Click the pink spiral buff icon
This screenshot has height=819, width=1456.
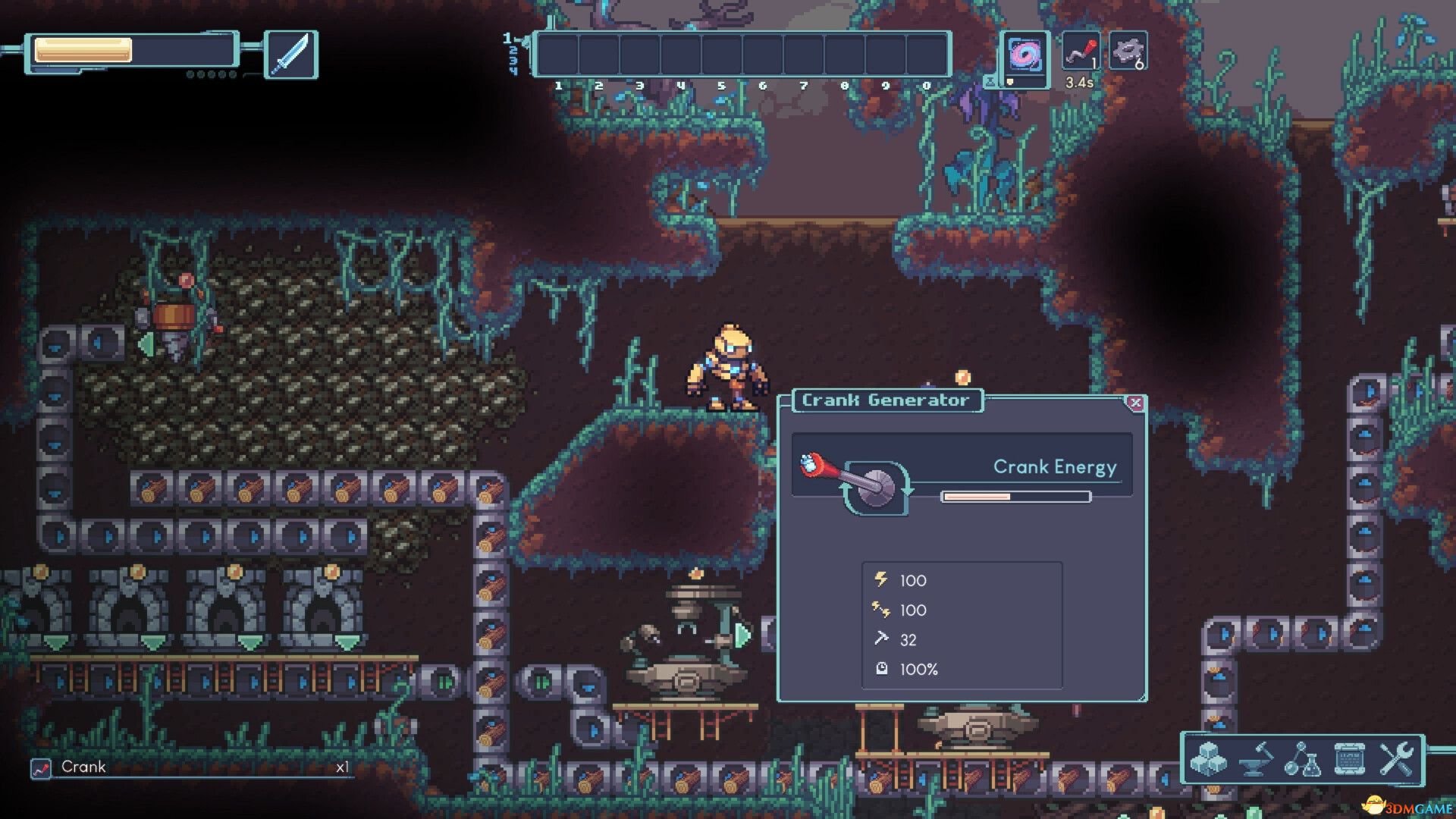pos(1025,55)
